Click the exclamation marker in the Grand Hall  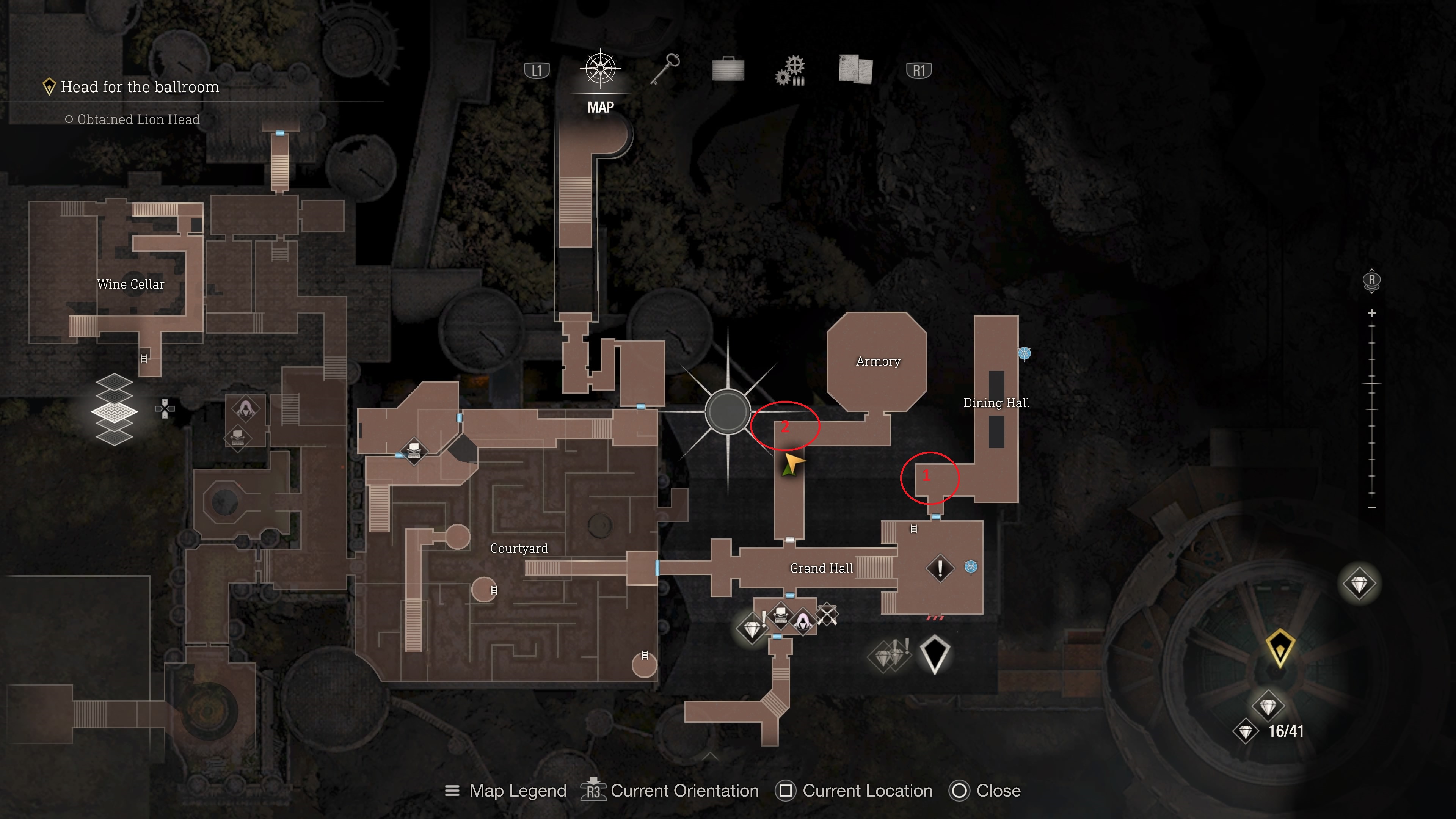(940, 568)
